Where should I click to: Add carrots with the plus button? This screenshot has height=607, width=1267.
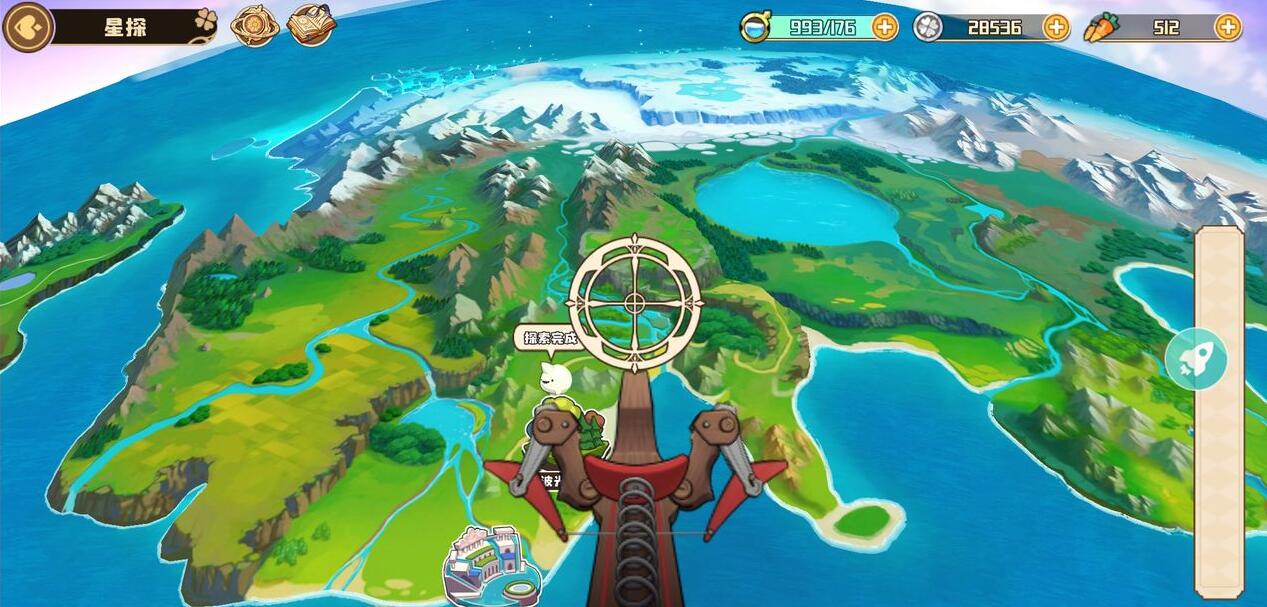click(x=1227, y=27)
